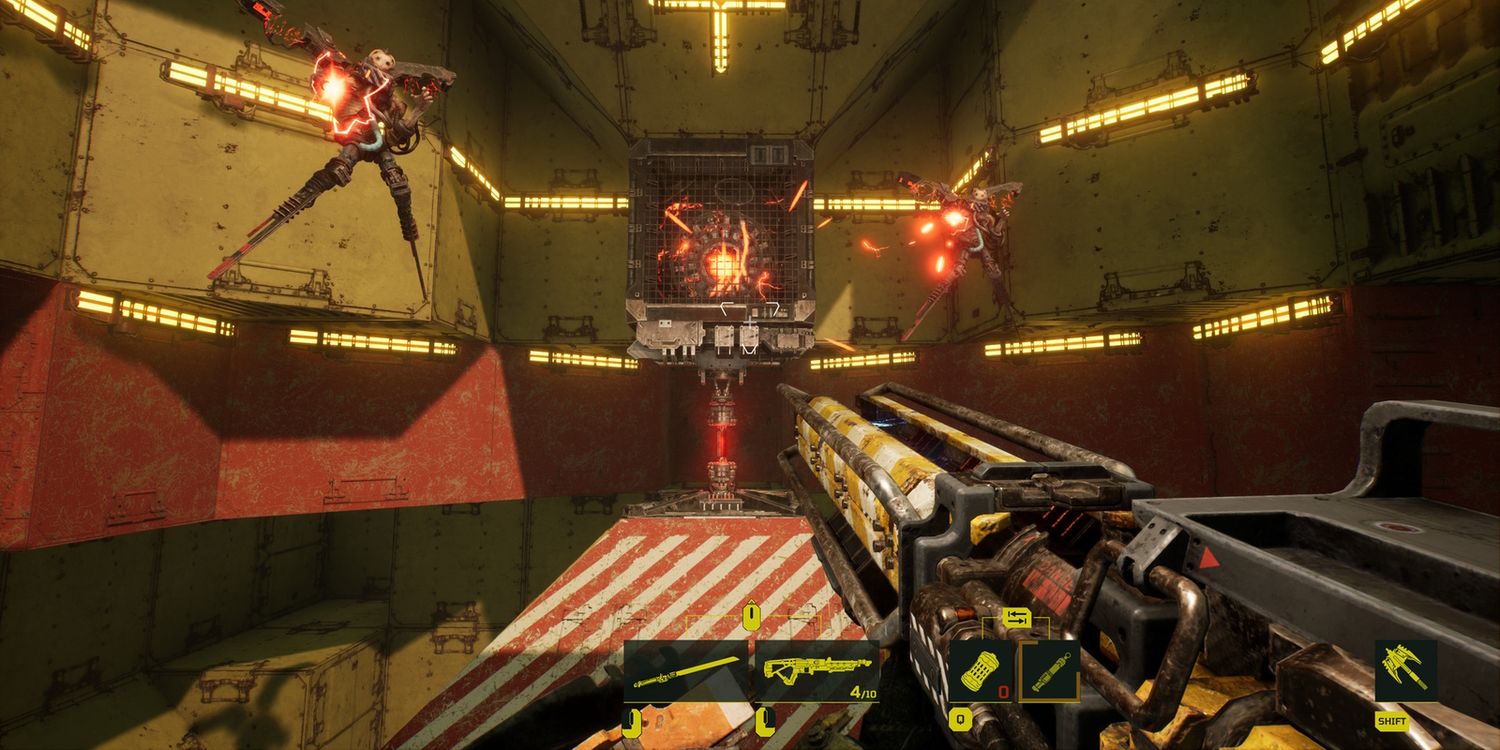This screenshot has height=750, width=1500.
Task: Activate the grappling claw ability icon
Action: [x=1405, y=671]
